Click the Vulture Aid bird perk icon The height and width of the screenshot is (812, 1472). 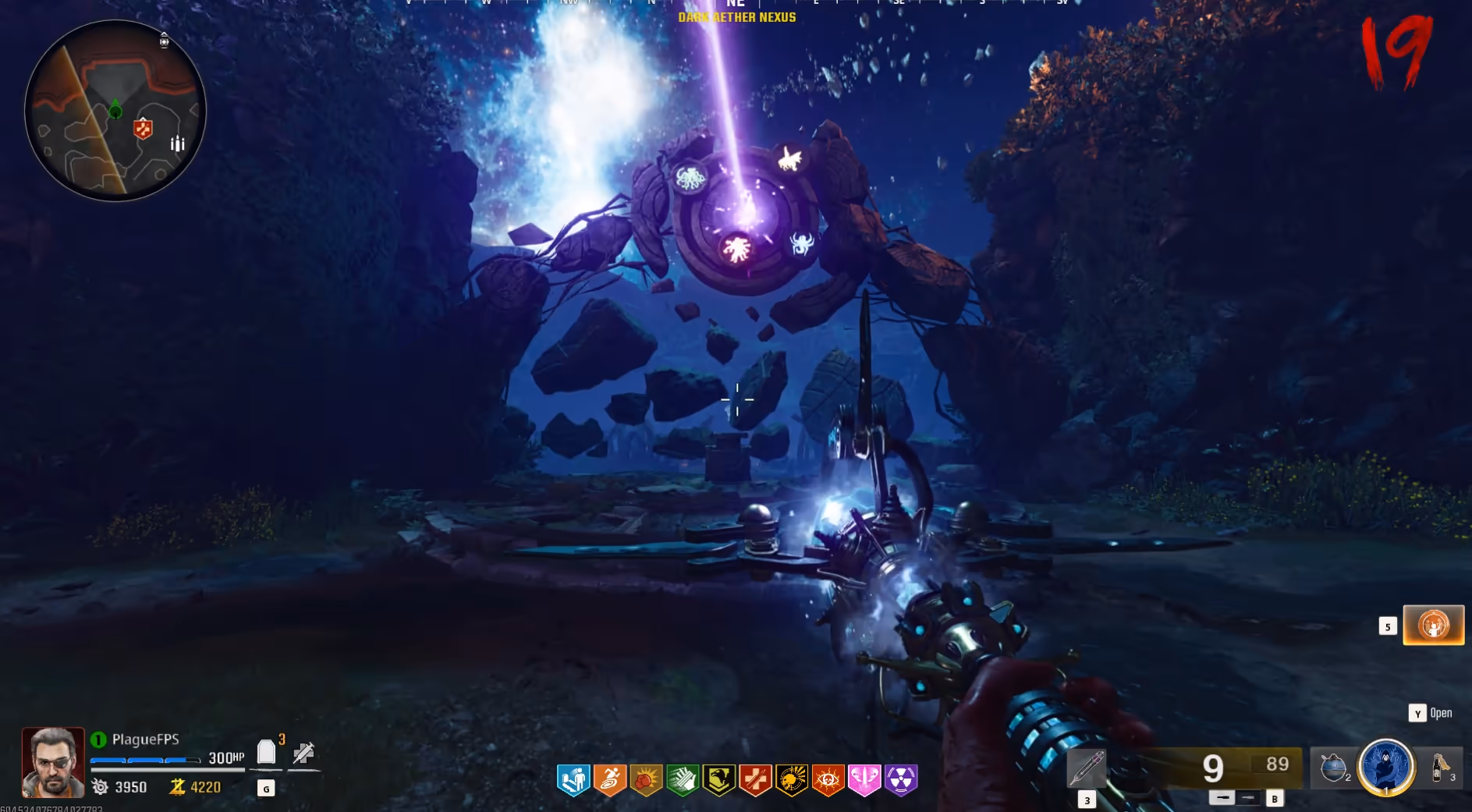[x=718, y=779]
